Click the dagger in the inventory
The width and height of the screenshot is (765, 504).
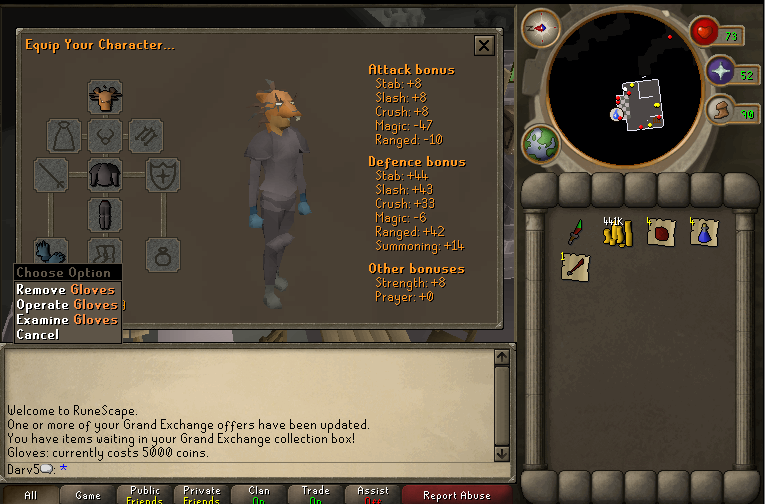575,232
